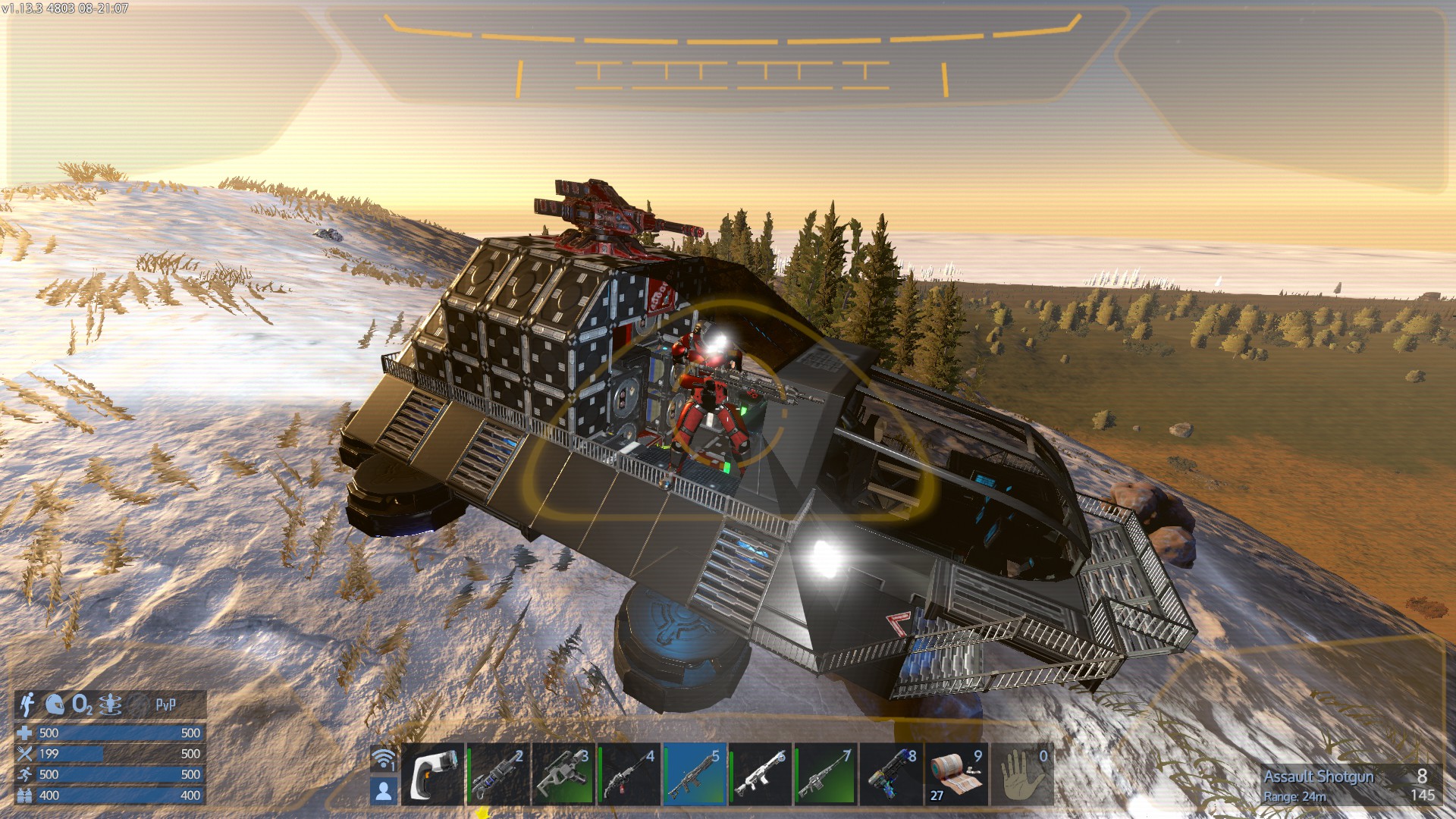1456x819 pixels.
Task: Select the long-barrel rifle in slot 4
Action: click(x=629, y=774)
